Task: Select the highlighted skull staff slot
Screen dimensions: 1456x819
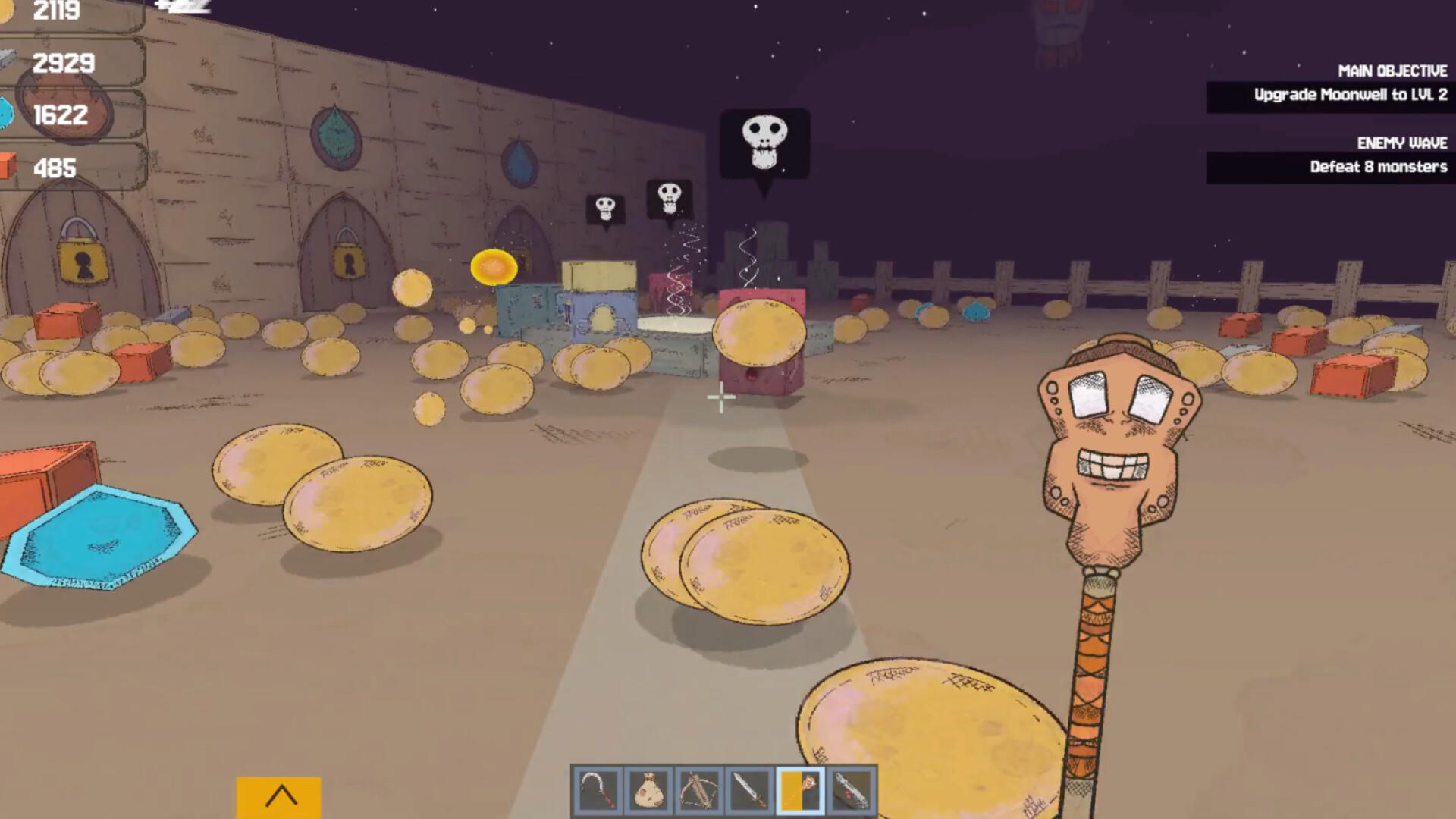Action: pos(801,791)
